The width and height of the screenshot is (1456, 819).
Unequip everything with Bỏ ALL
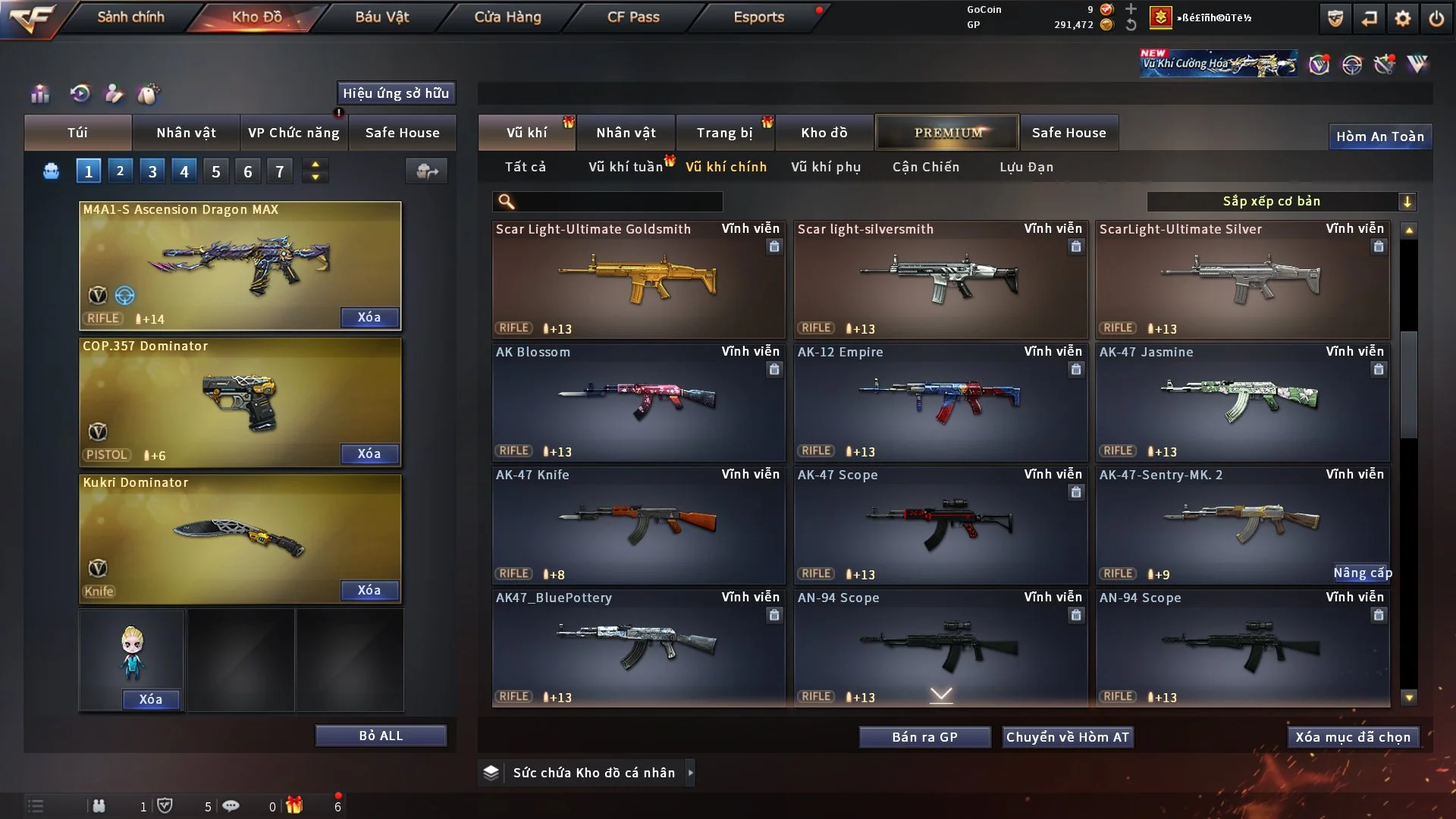pos(381,736)
